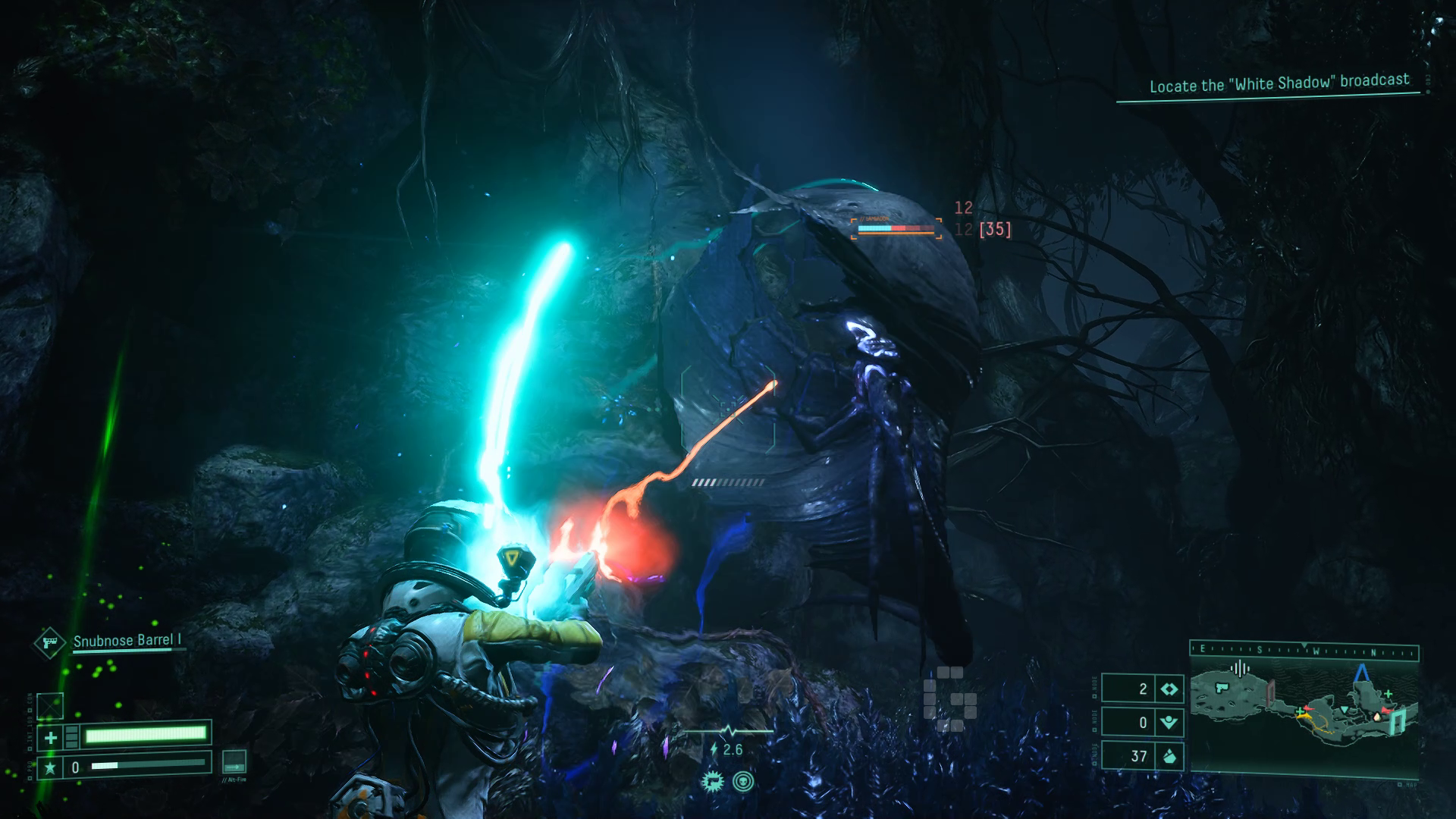Select the Obolite icon beside the 37 counter
The image size is (1456, 819).
click(x=1169, y=755)
